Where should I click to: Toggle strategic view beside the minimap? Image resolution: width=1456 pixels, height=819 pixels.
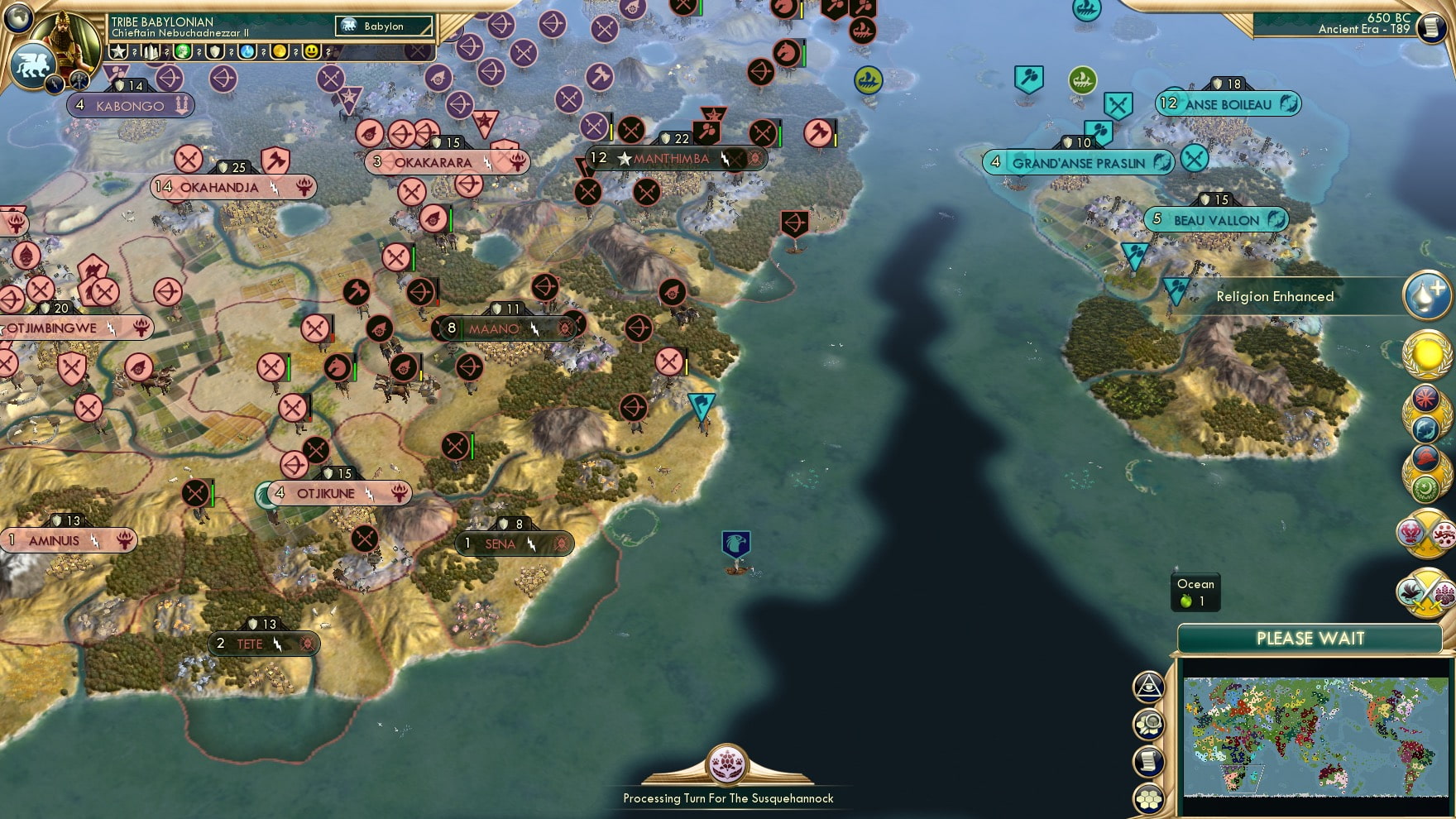[x=1148, y=687]
